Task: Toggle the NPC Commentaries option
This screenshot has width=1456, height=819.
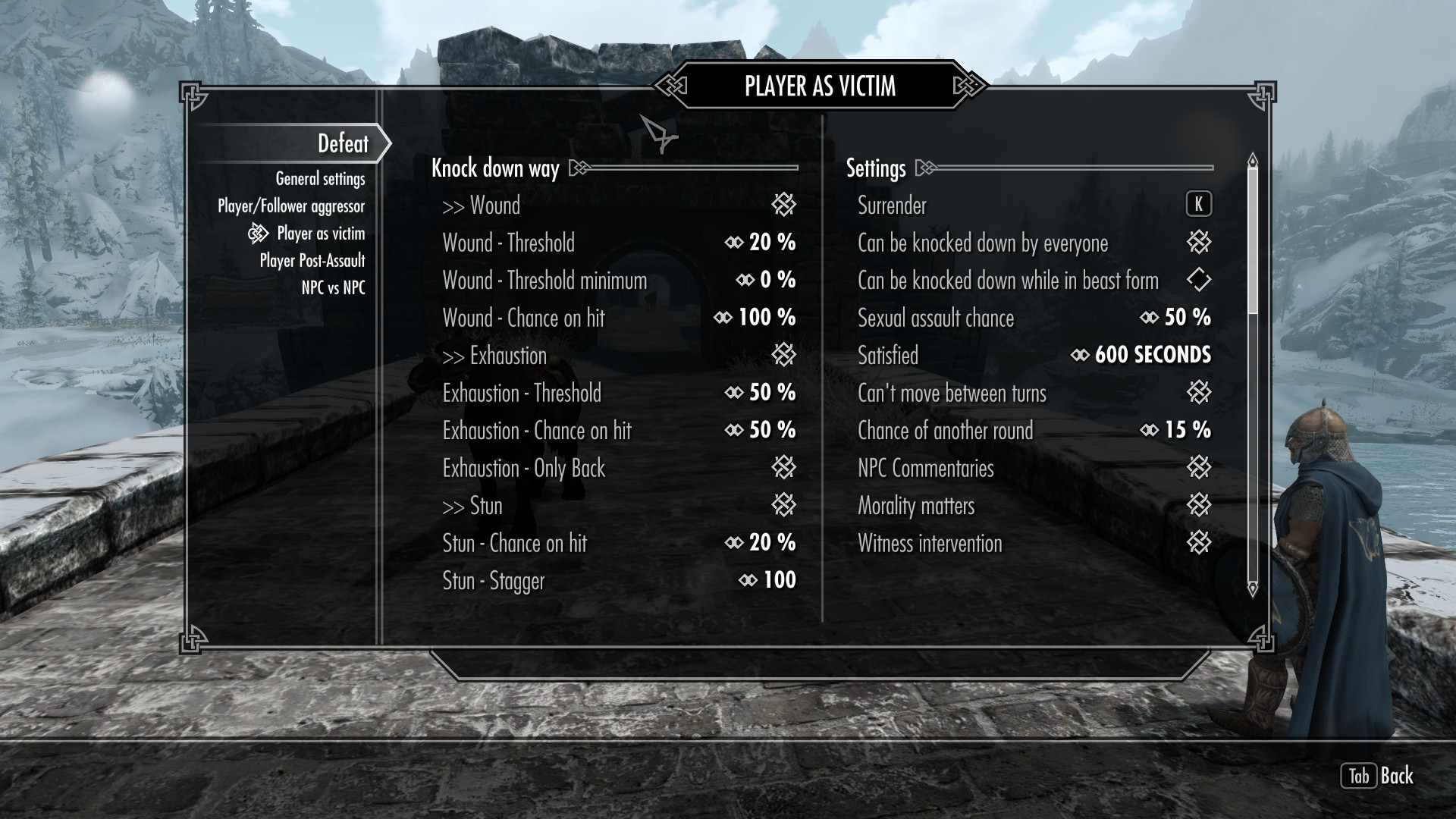Action: pyautogui.click(x=1198, y=468)
